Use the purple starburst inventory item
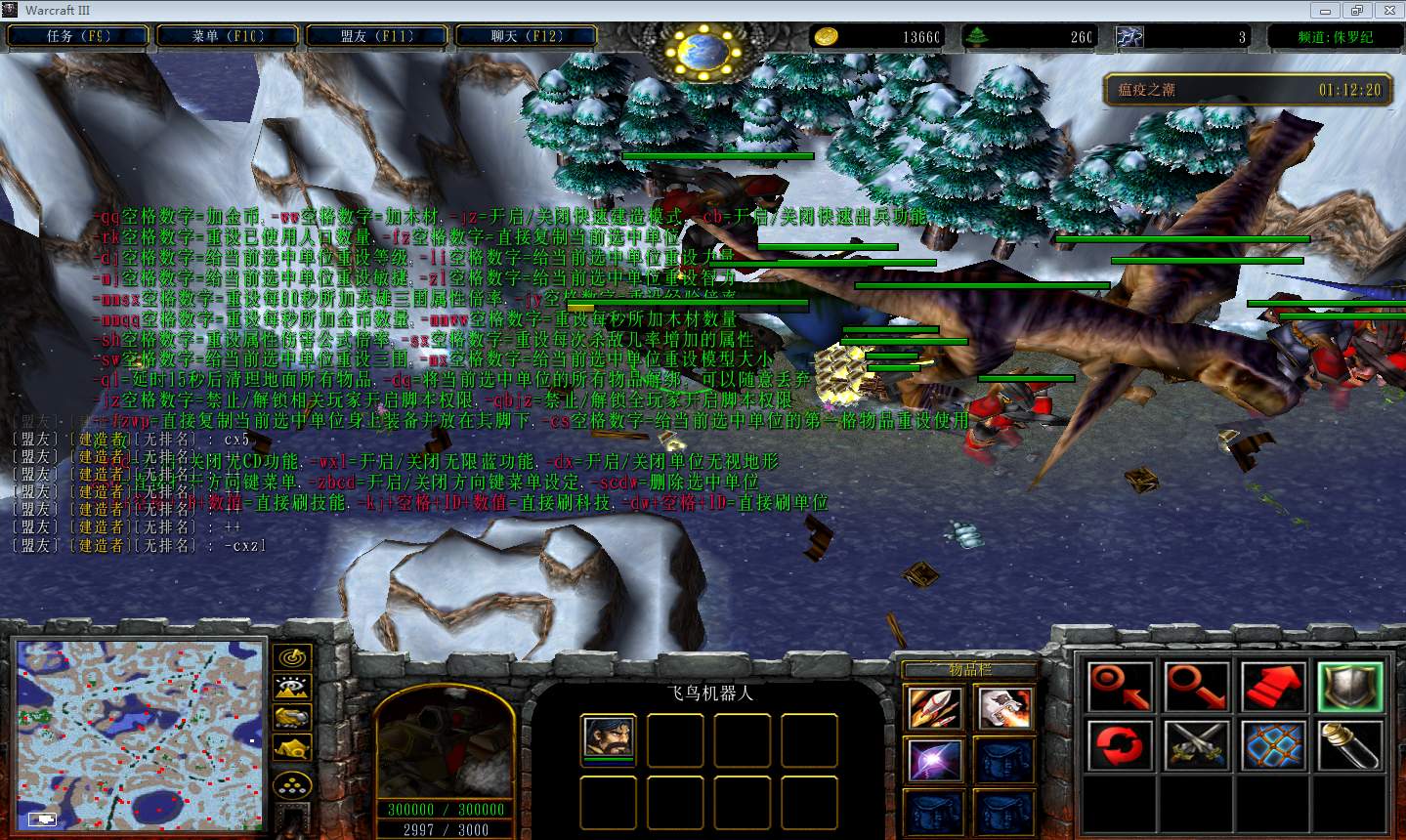Screen dimensions: 1406x840 point(934,761)
